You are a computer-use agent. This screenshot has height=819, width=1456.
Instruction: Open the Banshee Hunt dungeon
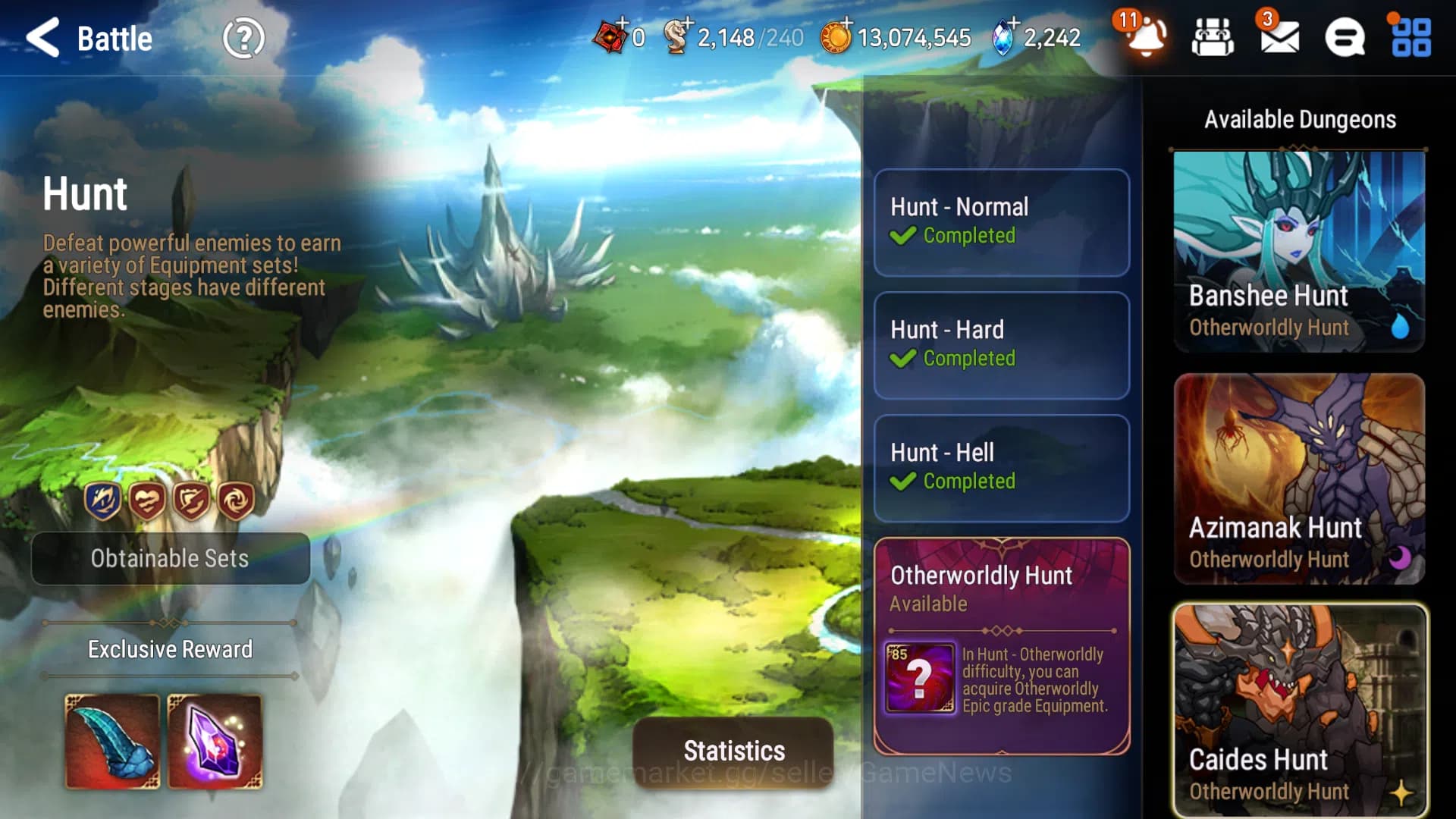pos(1298,250)
